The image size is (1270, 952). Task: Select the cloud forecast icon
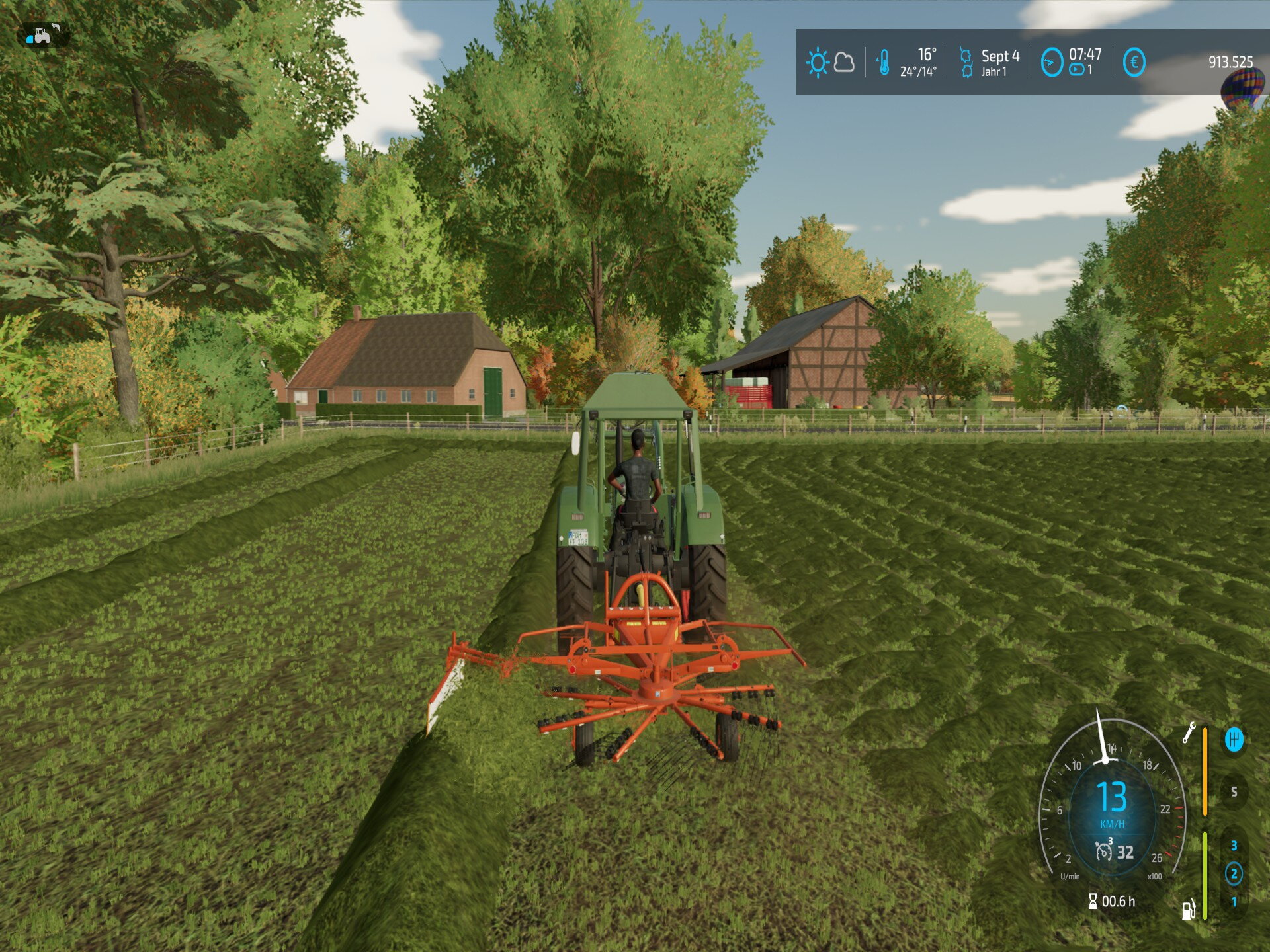(x=844, y=63)
